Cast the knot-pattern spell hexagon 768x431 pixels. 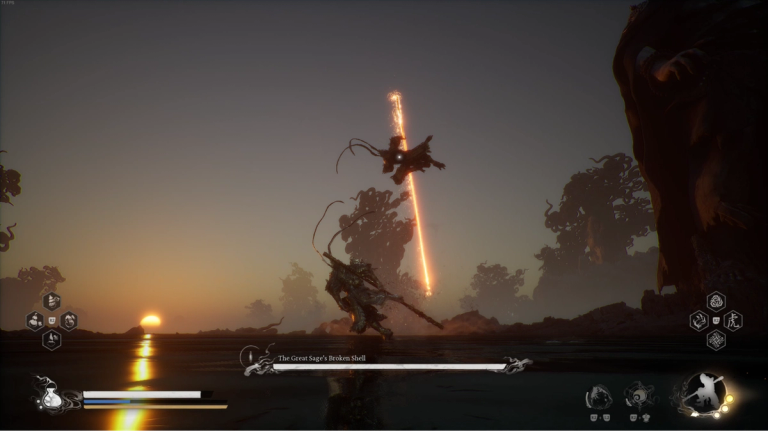coord(716,340)
